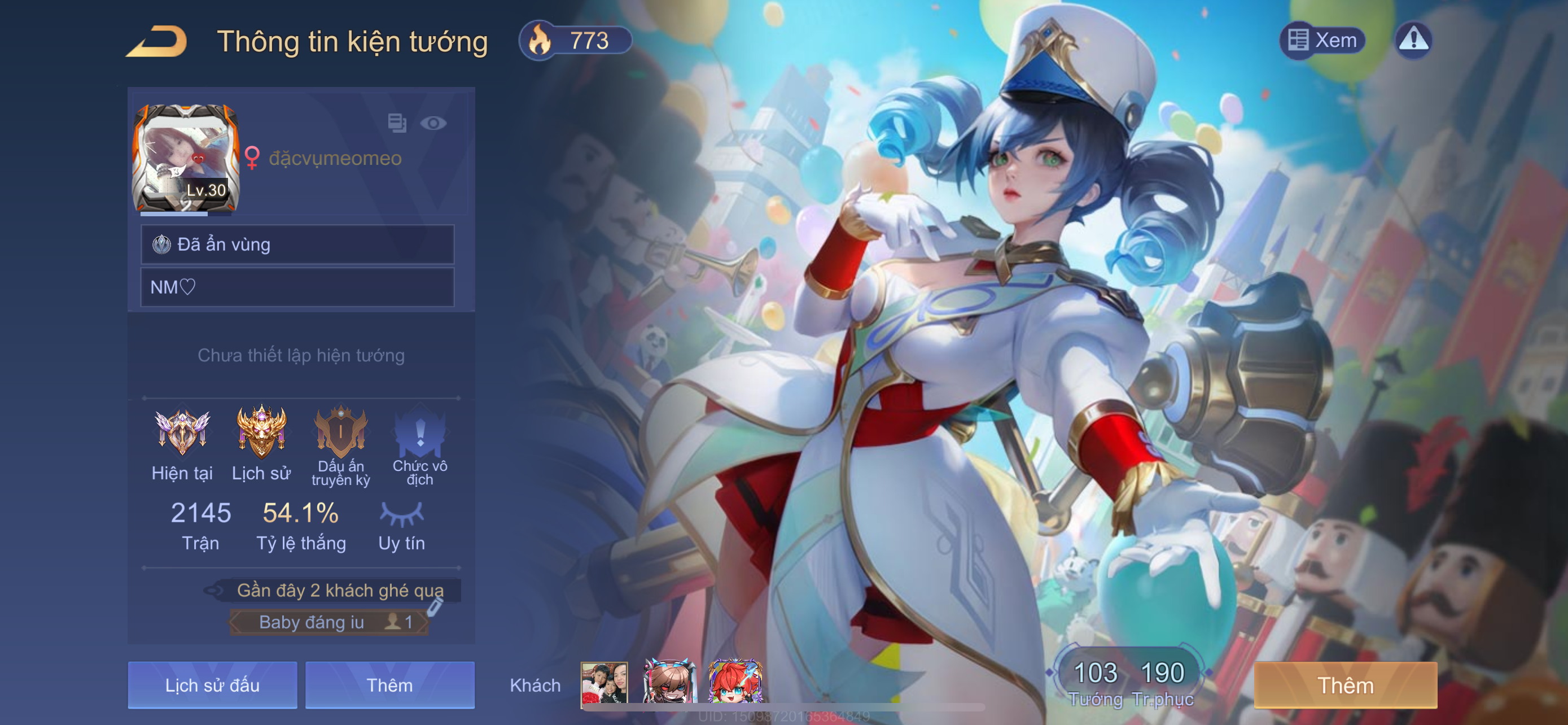This screenshot has width=1568, height=725.
Task: Report player via warning triangle icon
Action: point(1413,40)
